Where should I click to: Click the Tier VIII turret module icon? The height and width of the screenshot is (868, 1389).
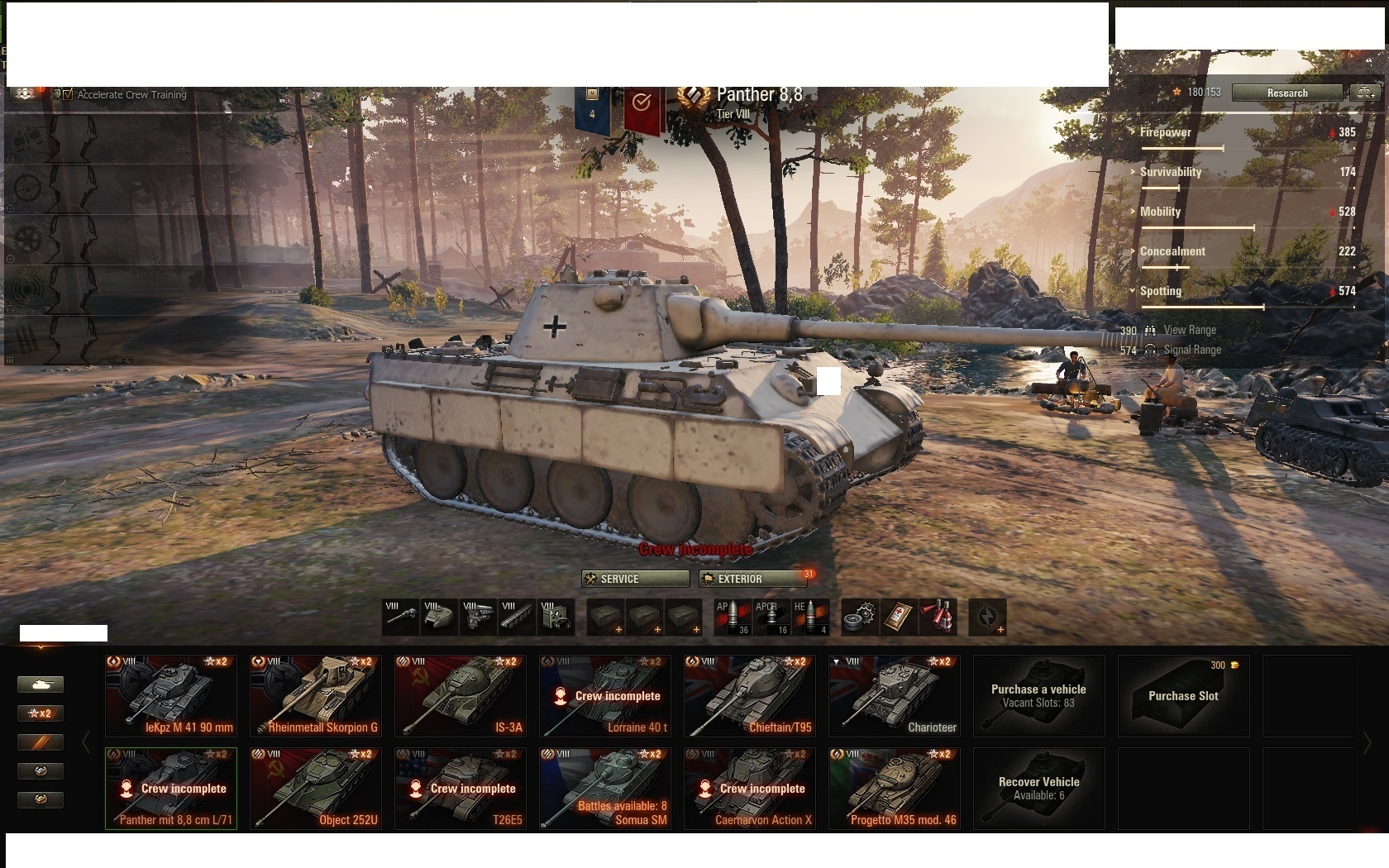coord(439,618)
